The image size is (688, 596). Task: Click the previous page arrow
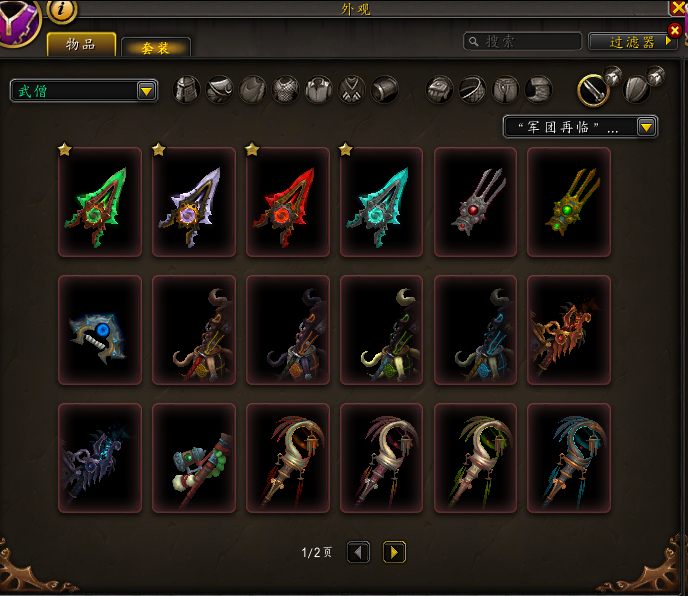point(358,552)
